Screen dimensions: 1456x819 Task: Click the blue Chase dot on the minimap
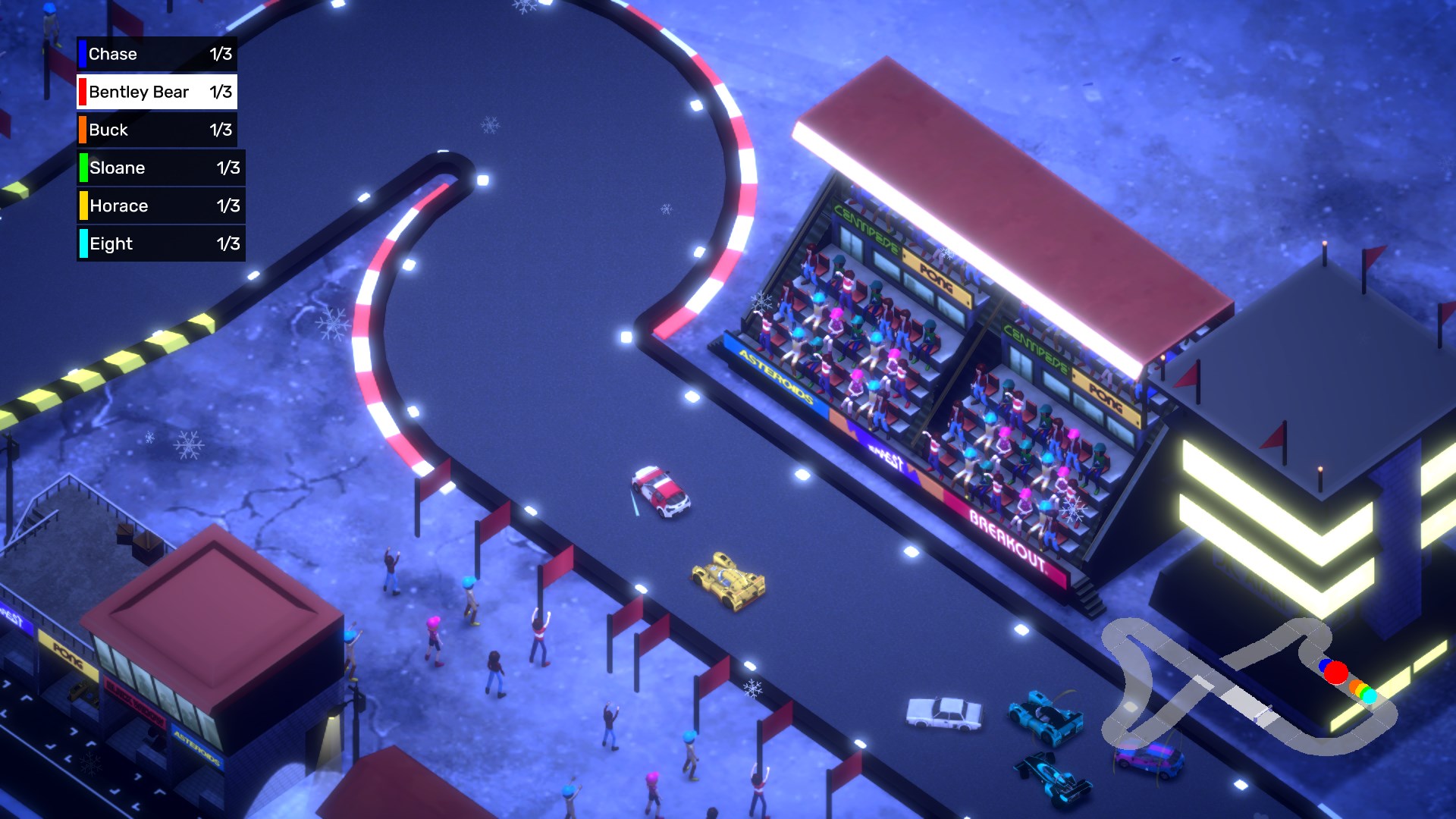point(1324,665)
